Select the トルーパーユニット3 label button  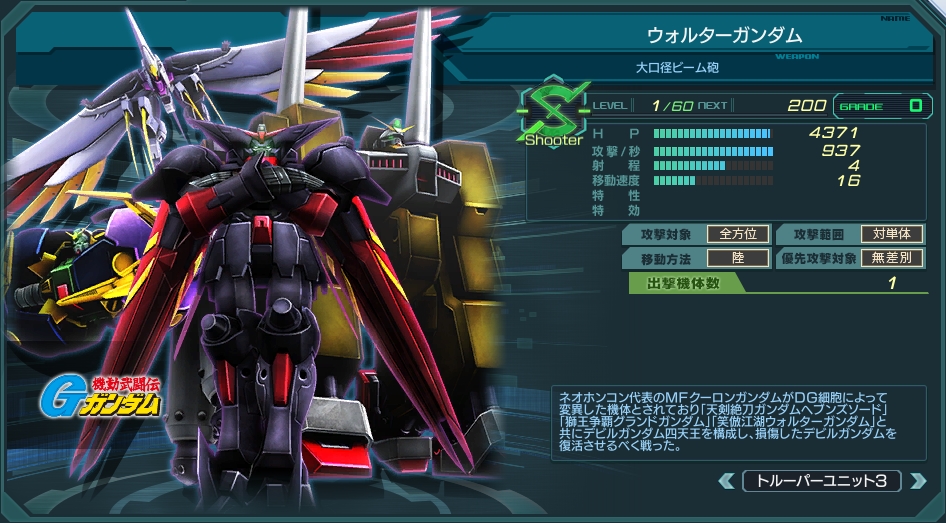(822, 481)
